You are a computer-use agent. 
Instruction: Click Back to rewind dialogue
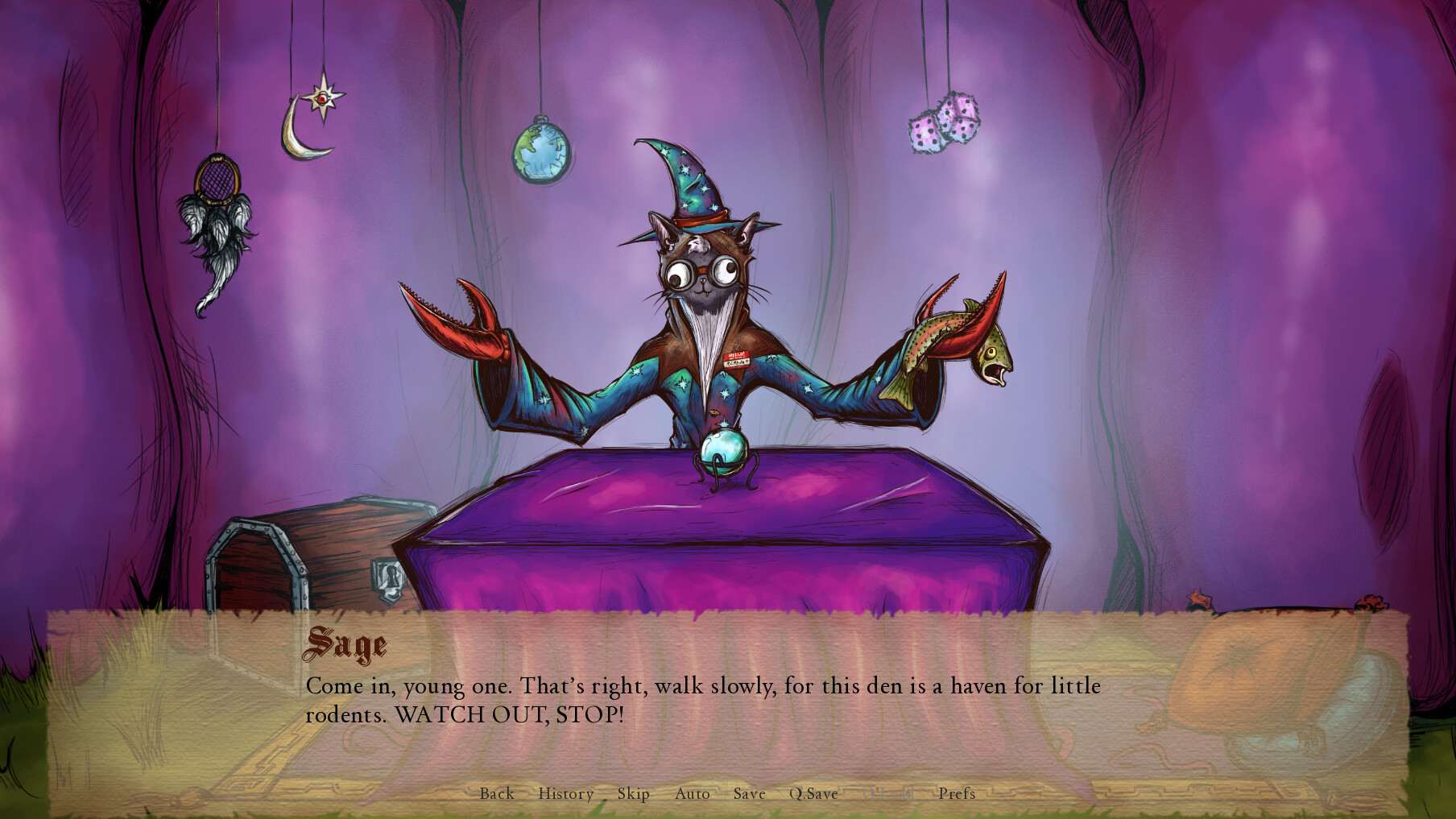[497, 794]
